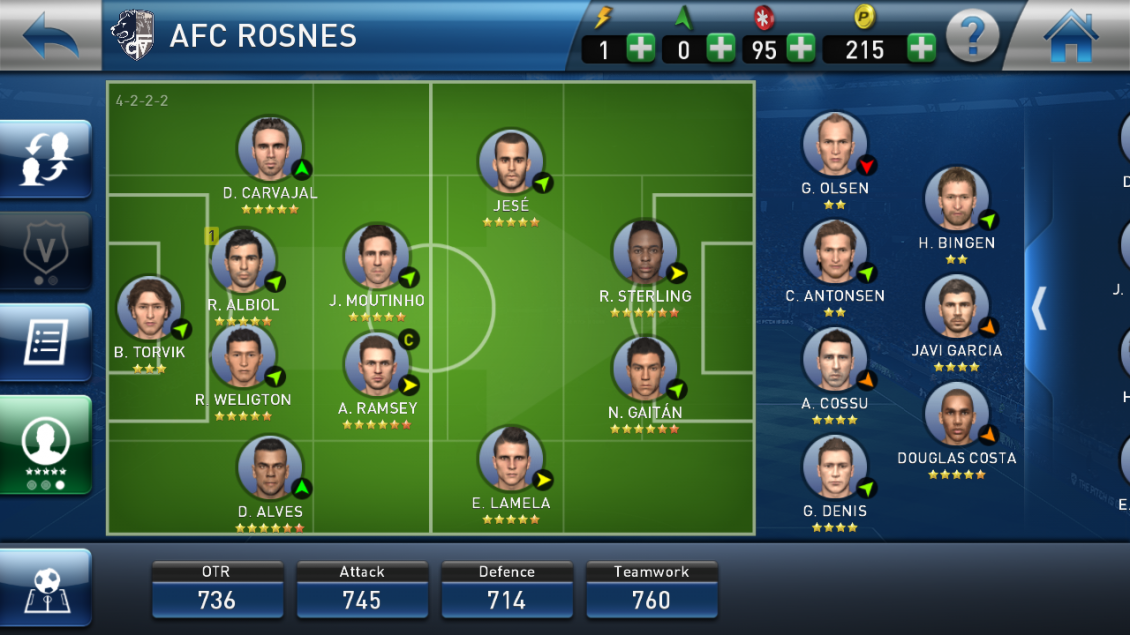Collapse the bench panel arrow
Image resolution: width=1130 pixels, height=635 pixels.
(x=1039, y=308)
